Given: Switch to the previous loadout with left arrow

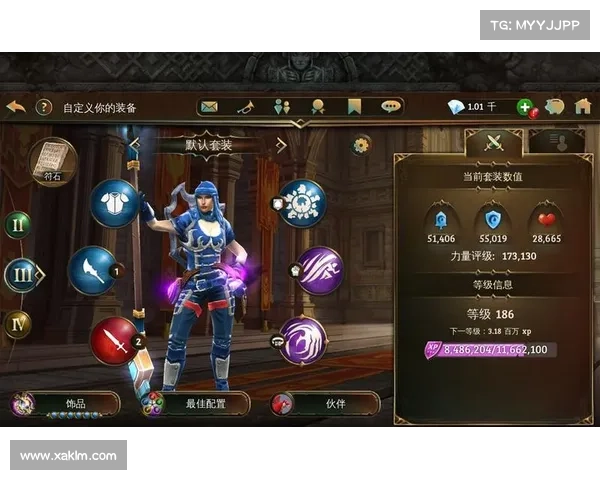Looking at the screenshot, I should click(x=135, y=145).
